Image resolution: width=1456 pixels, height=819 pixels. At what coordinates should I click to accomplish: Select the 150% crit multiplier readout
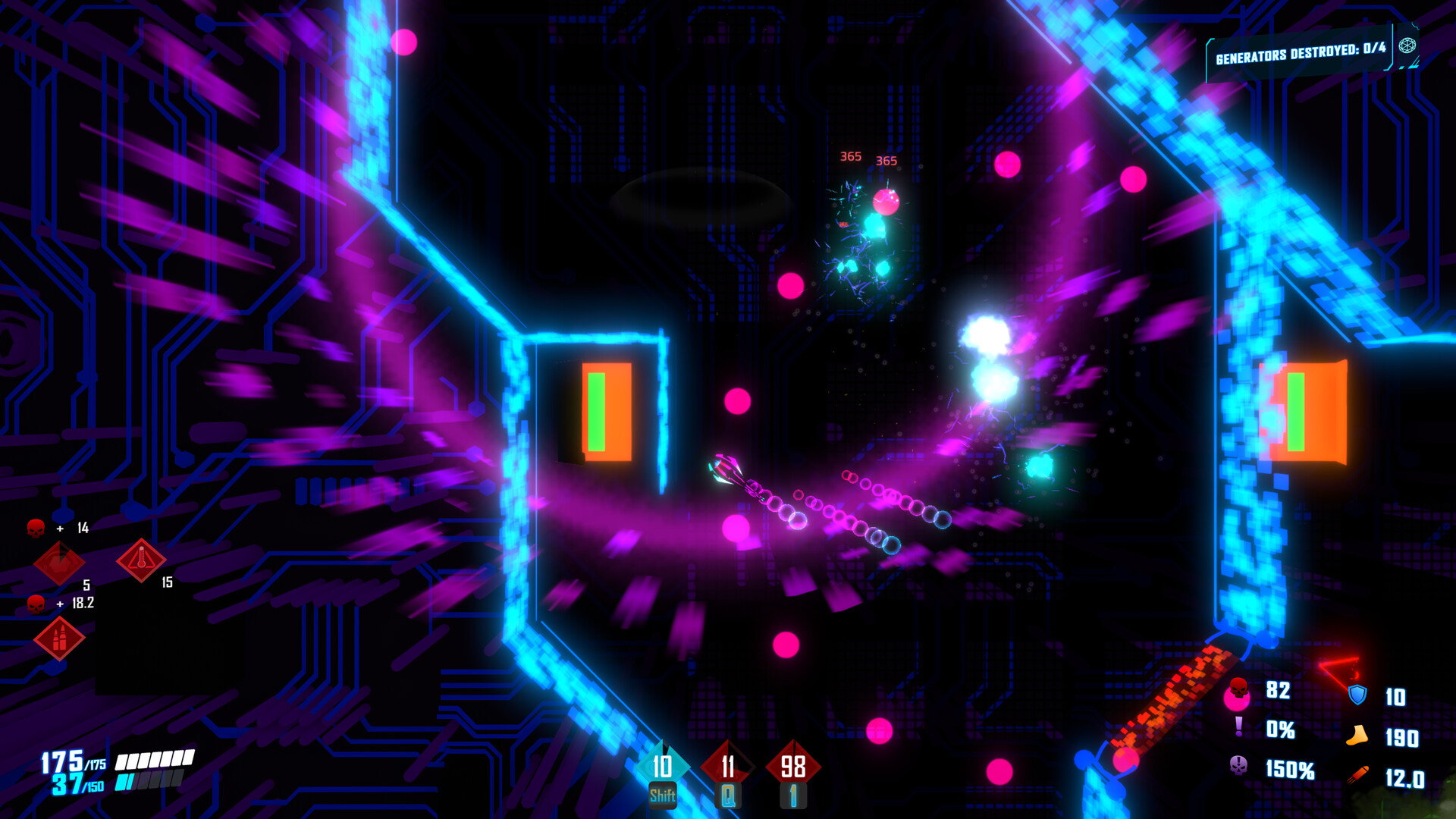coord(1290,769)
